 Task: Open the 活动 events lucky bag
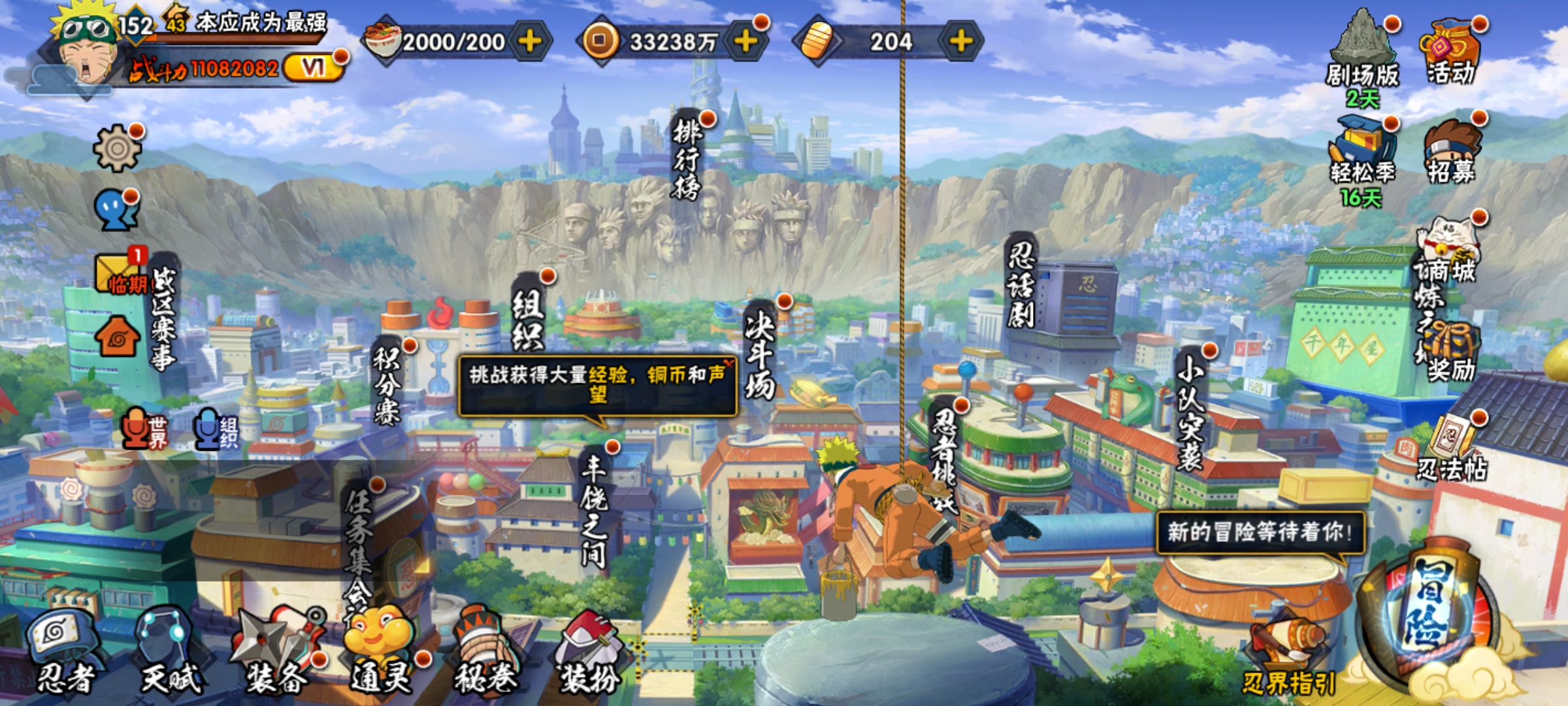pos(1452,52)
